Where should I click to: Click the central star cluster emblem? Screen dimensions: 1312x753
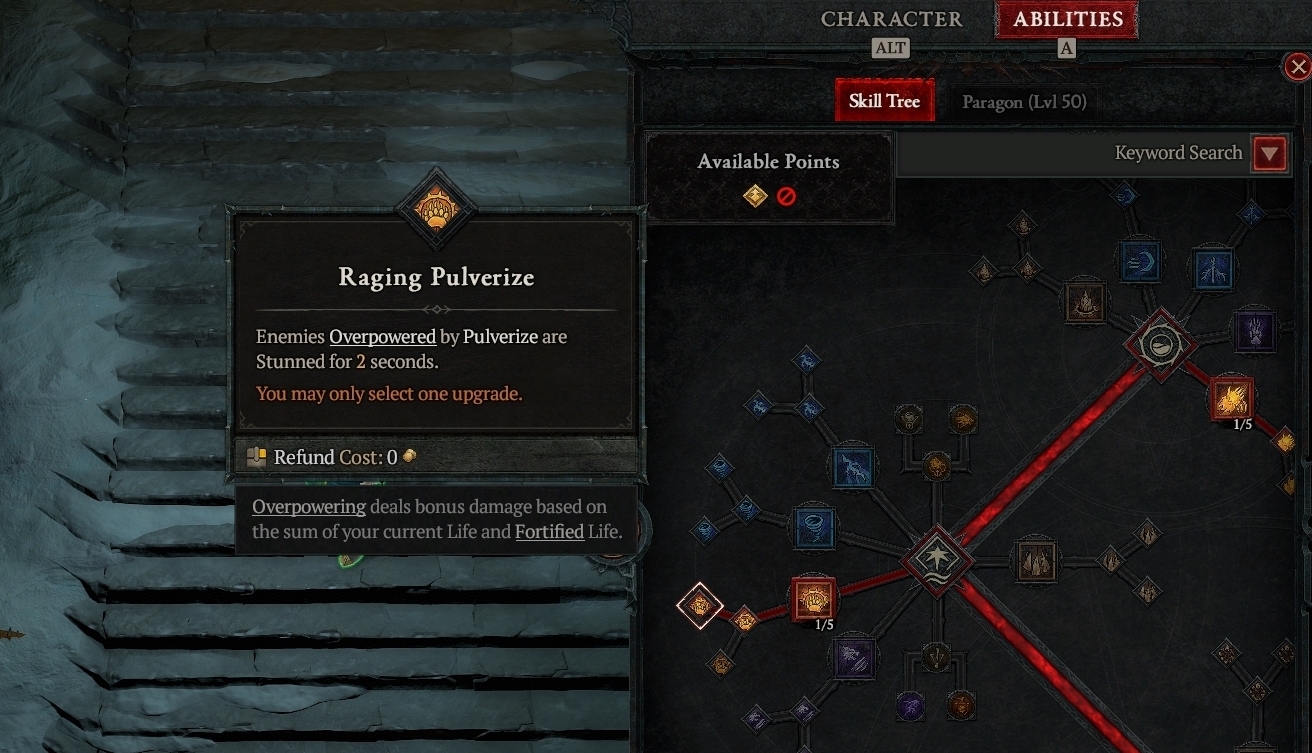pos(937,560)
